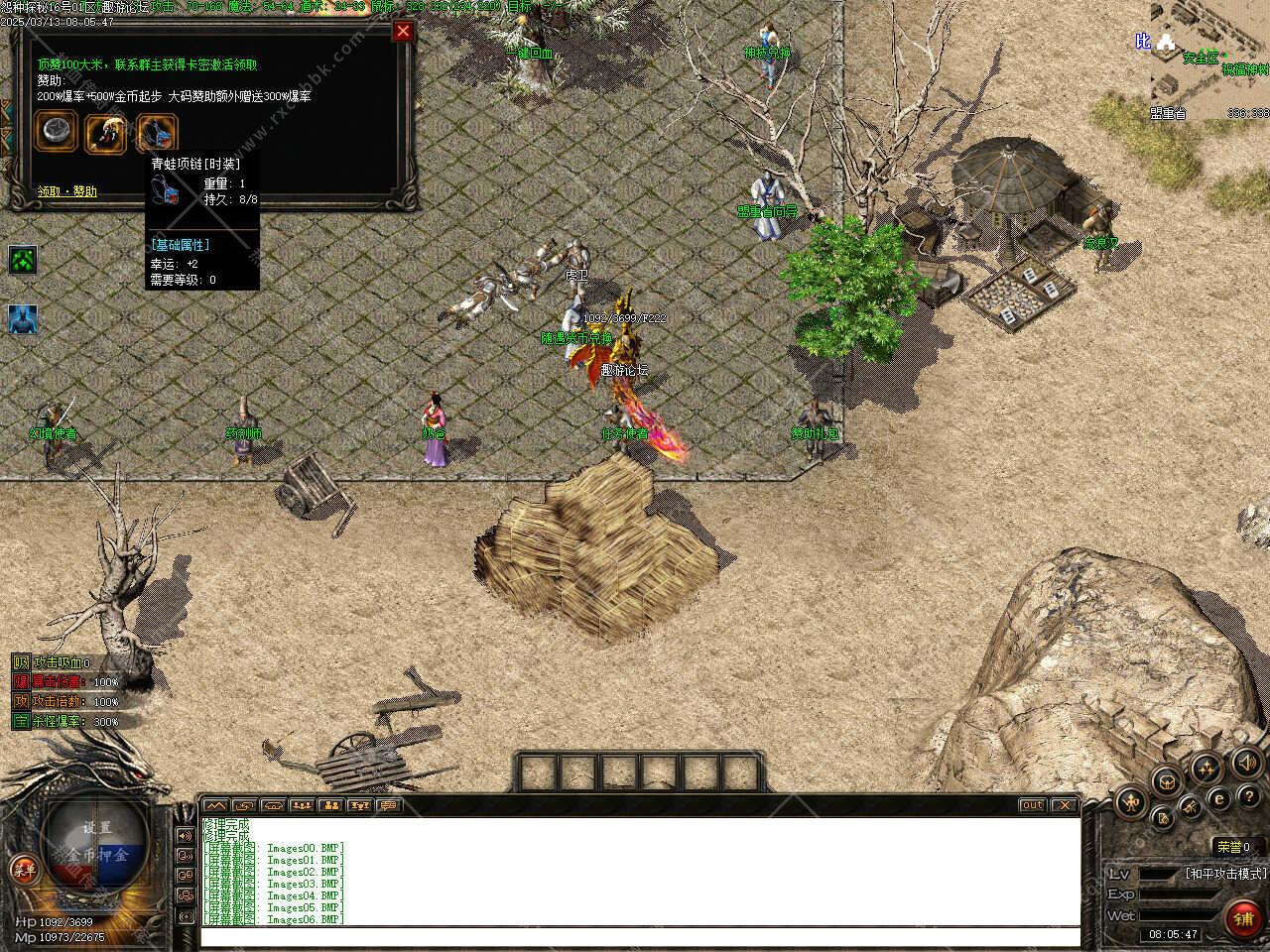Close the sponsorship reward dialog
1270x952 pixels.
pos(403,31)
